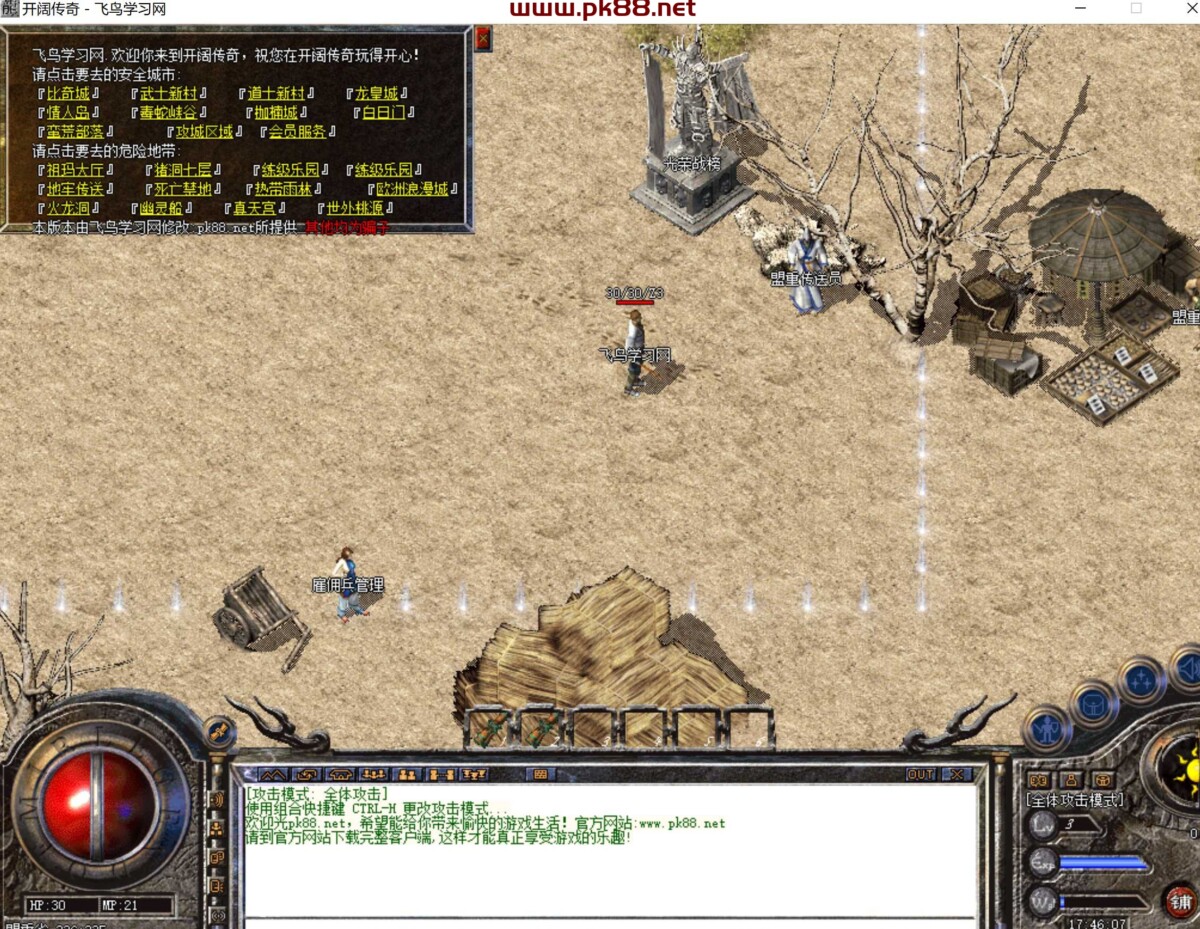Image resolution: width=1200 pixels, height=929 pixels.
Task: Use the scroll item in the first belt slot
Action: click(490, 728)
